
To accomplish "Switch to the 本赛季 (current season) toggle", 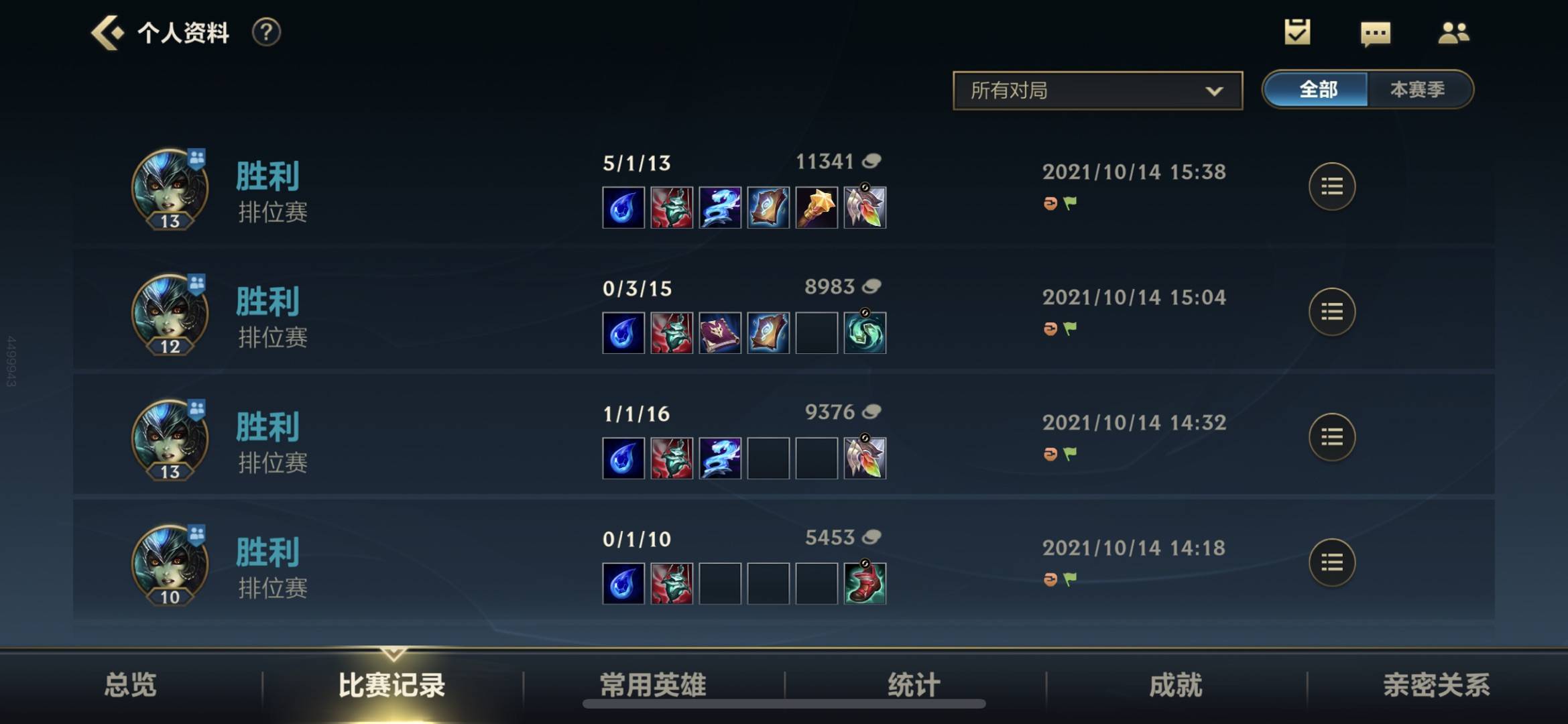I will pyautogui.click(x=1418, y=89).
